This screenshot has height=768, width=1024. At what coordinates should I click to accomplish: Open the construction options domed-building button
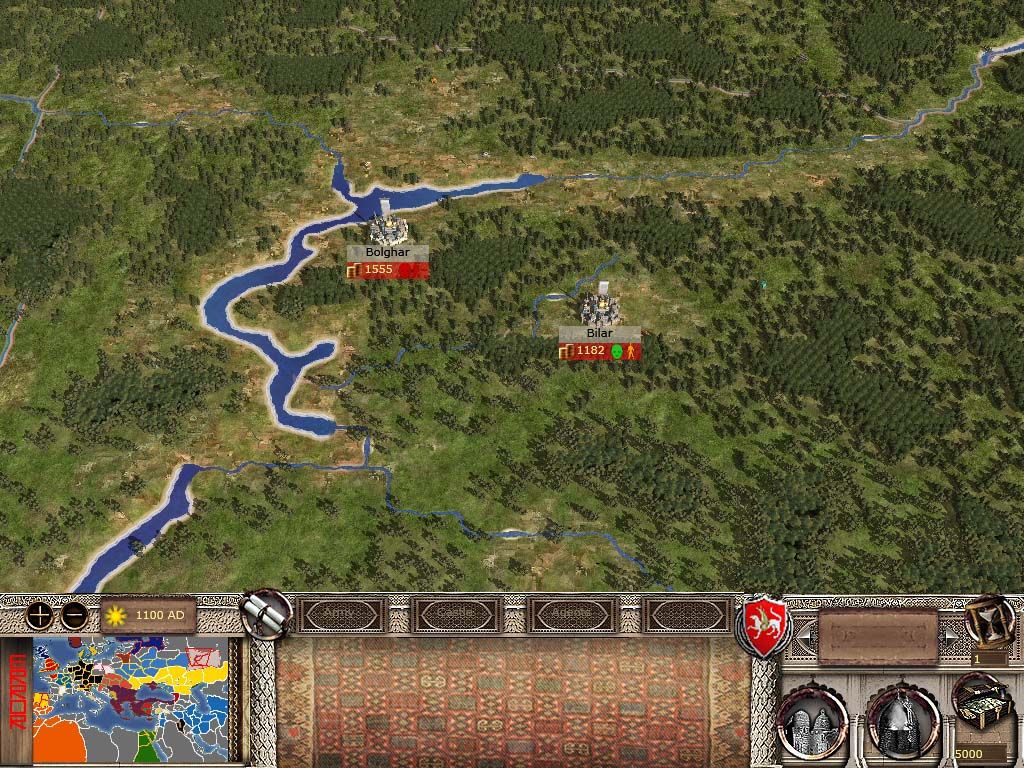[x=812, y=720]
